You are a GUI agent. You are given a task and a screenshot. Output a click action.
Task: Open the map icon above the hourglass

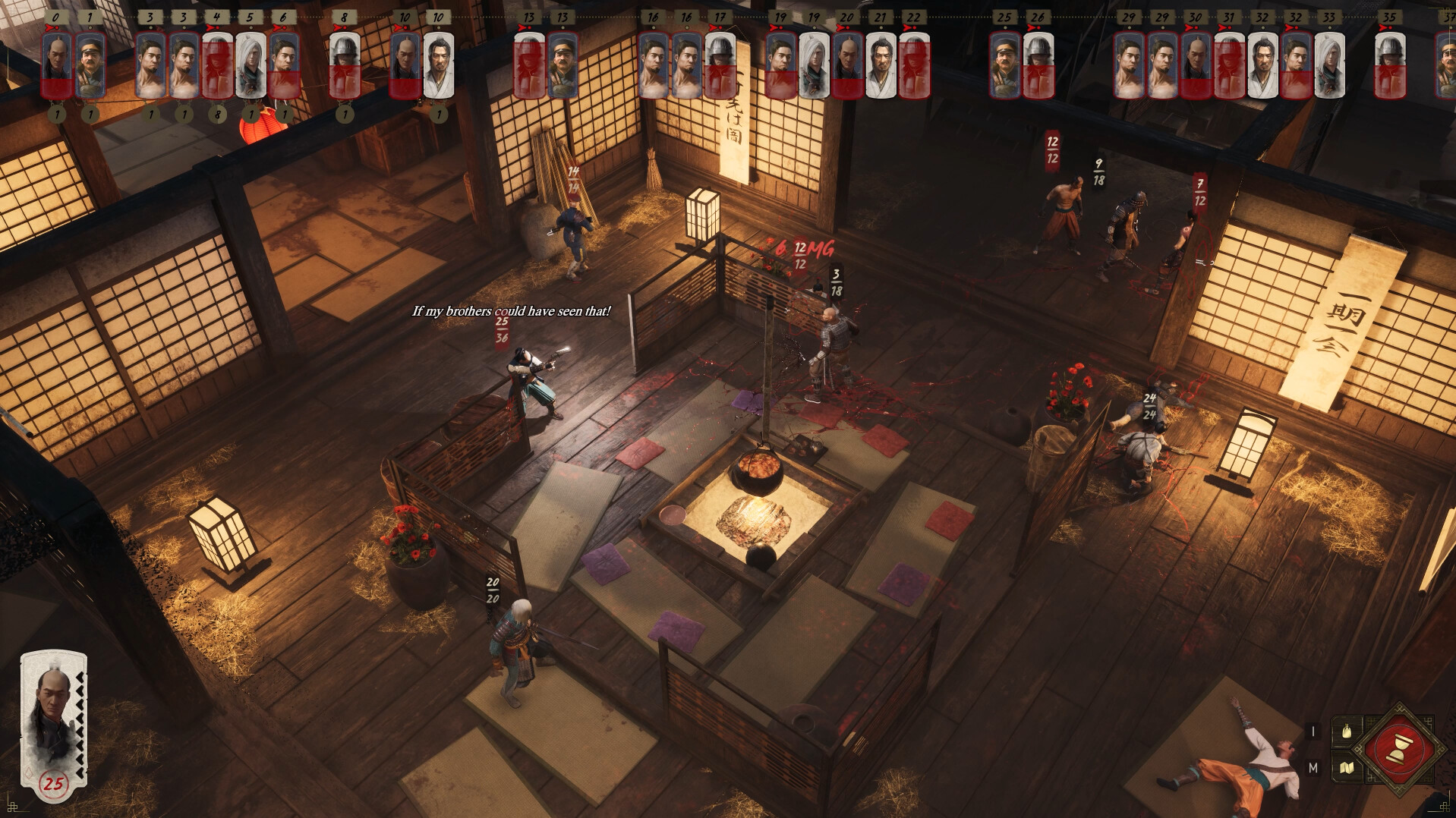coord(1347,768)
